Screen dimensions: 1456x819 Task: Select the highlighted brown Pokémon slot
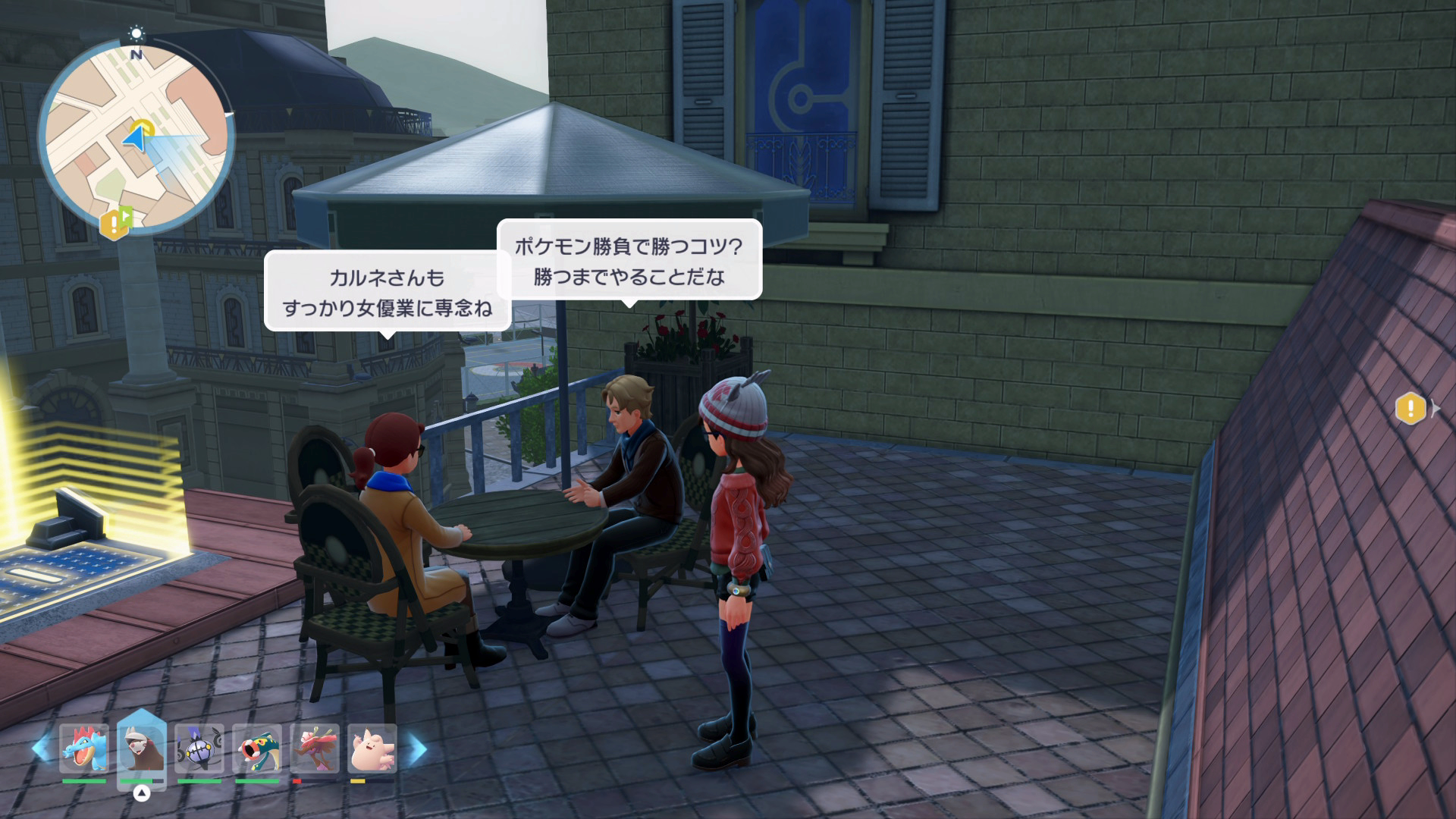[x=142, y=747]
